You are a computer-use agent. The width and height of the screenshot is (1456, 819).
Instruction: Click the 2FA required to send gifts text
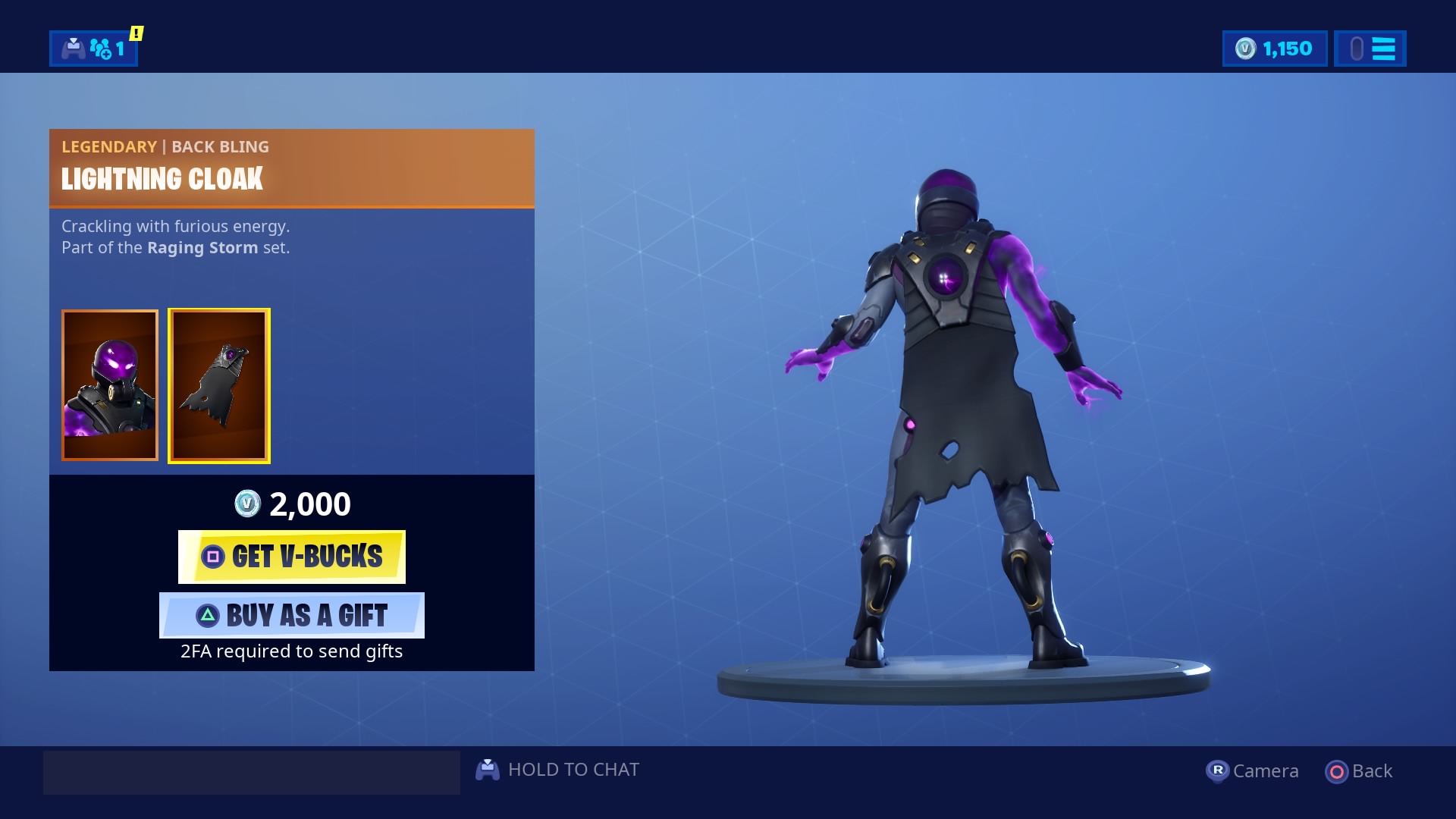click(x=291, y=651)
